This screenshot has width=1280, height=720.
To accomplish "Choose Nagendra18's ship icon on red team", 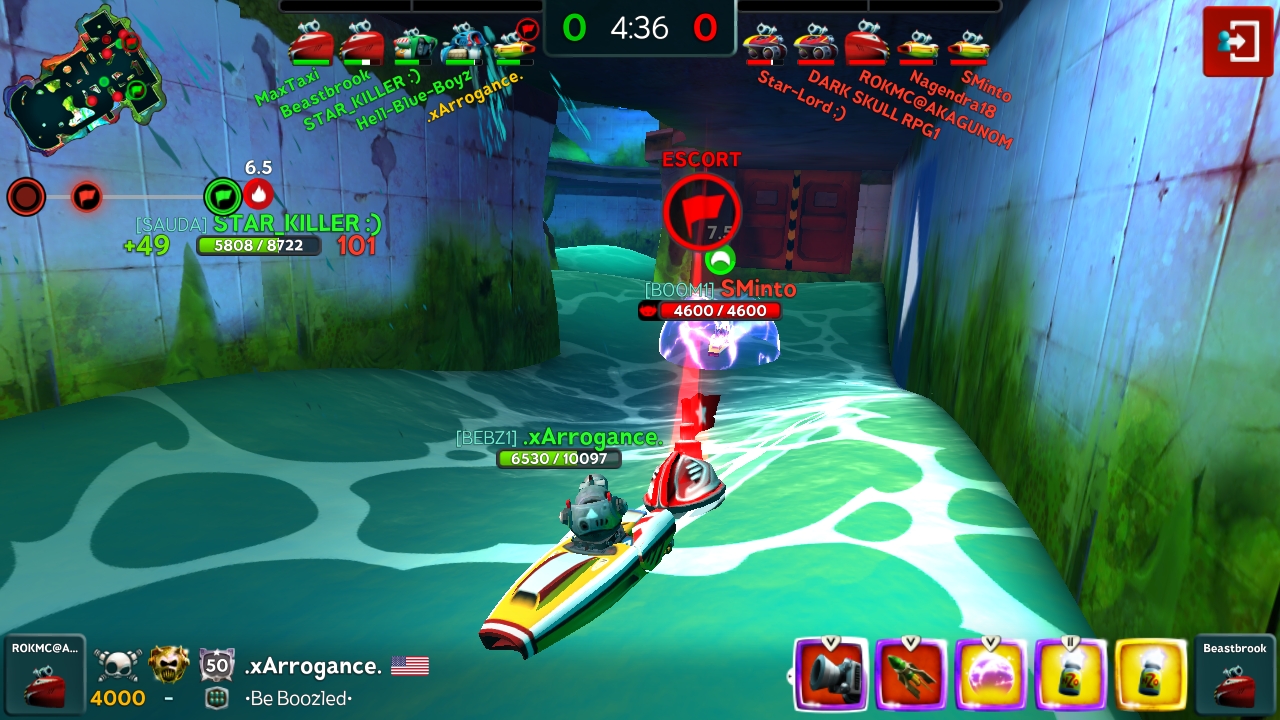I will click(917, 45).
